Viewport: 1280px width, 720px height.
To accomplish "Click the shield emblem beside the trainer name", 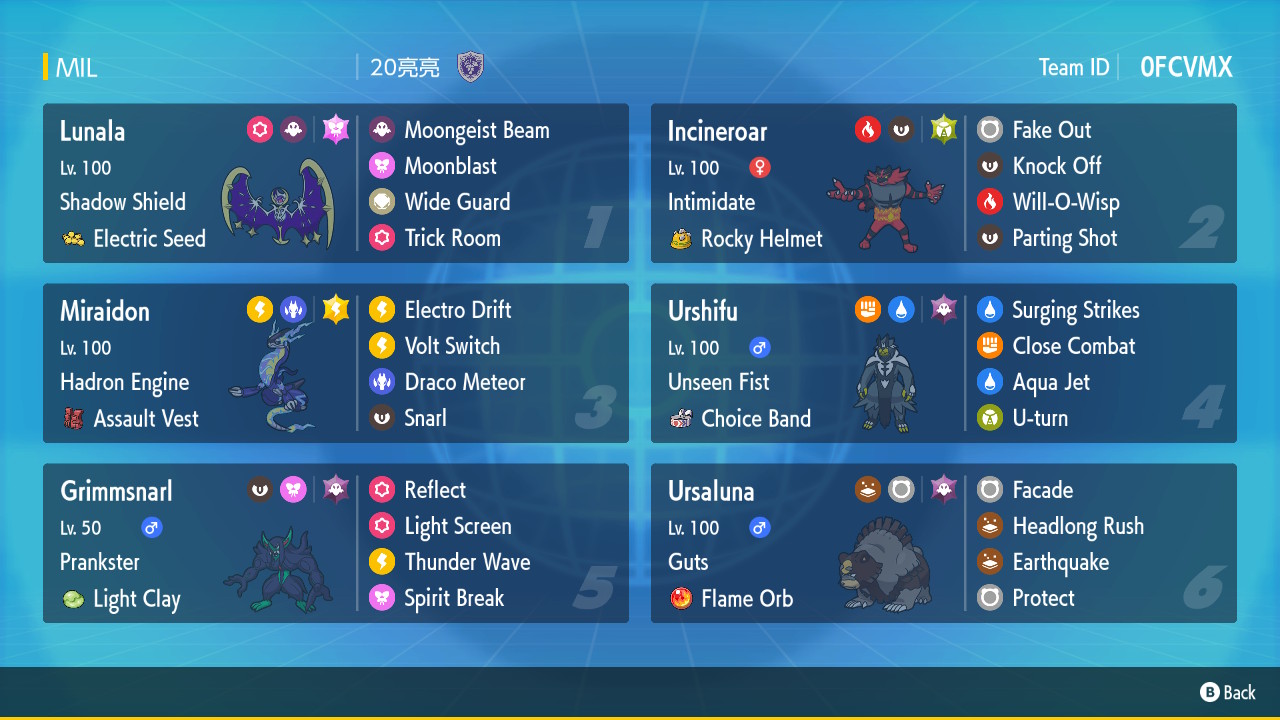I will (x=470, y=67).
